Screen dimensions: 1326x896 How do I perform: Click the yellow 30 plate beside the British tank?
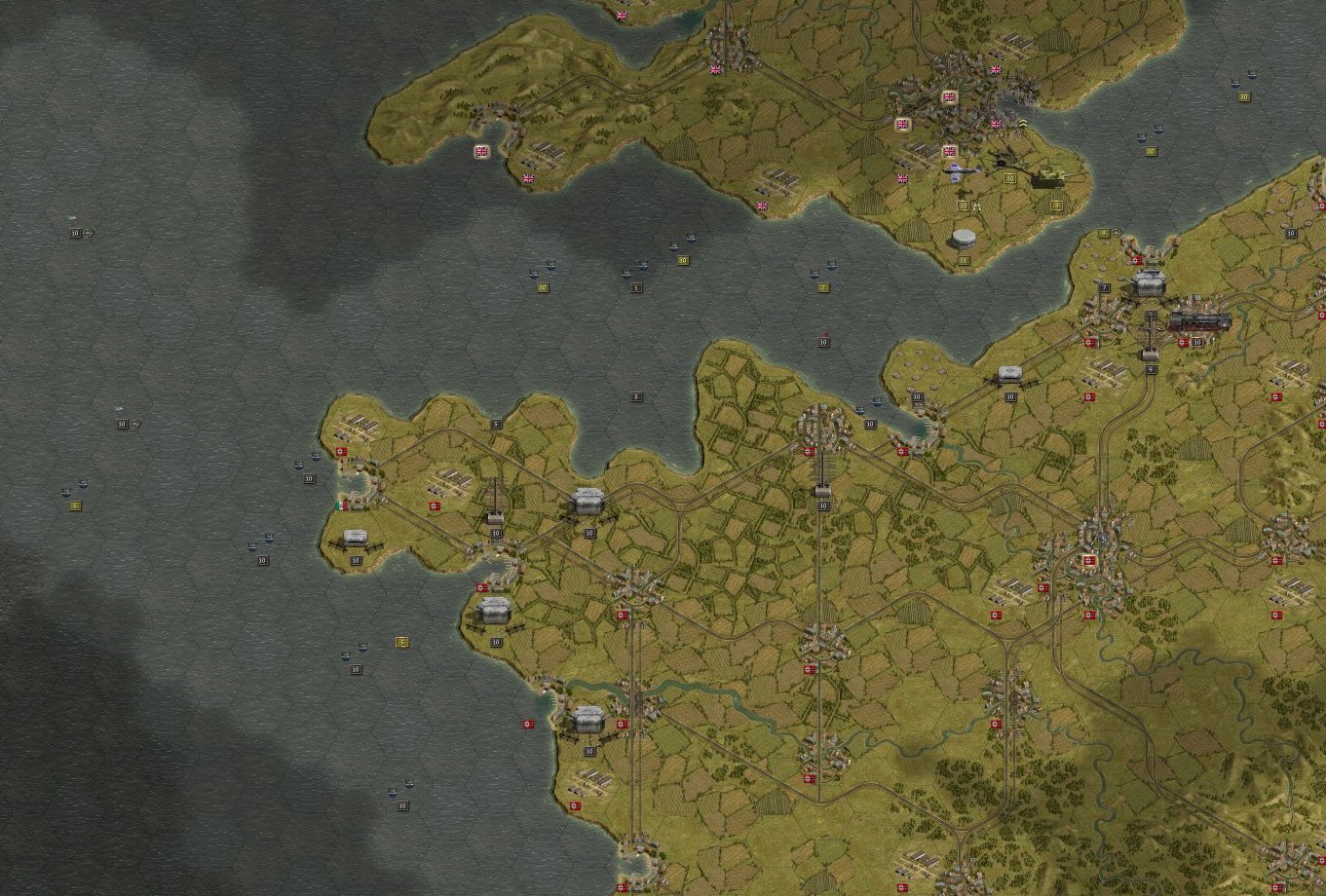coord(1008,178)
